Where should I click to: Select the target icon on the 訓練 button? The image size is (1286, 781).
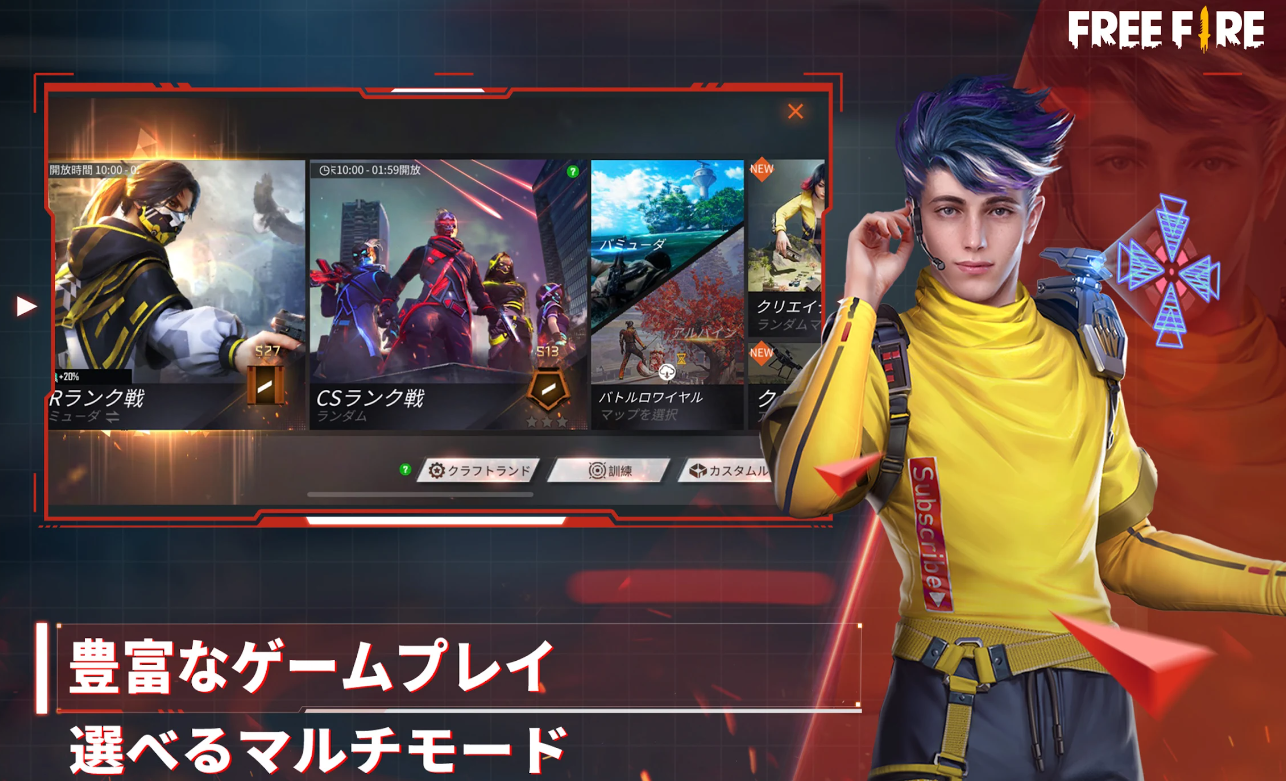pyautogui.click(x=596, y=471)
